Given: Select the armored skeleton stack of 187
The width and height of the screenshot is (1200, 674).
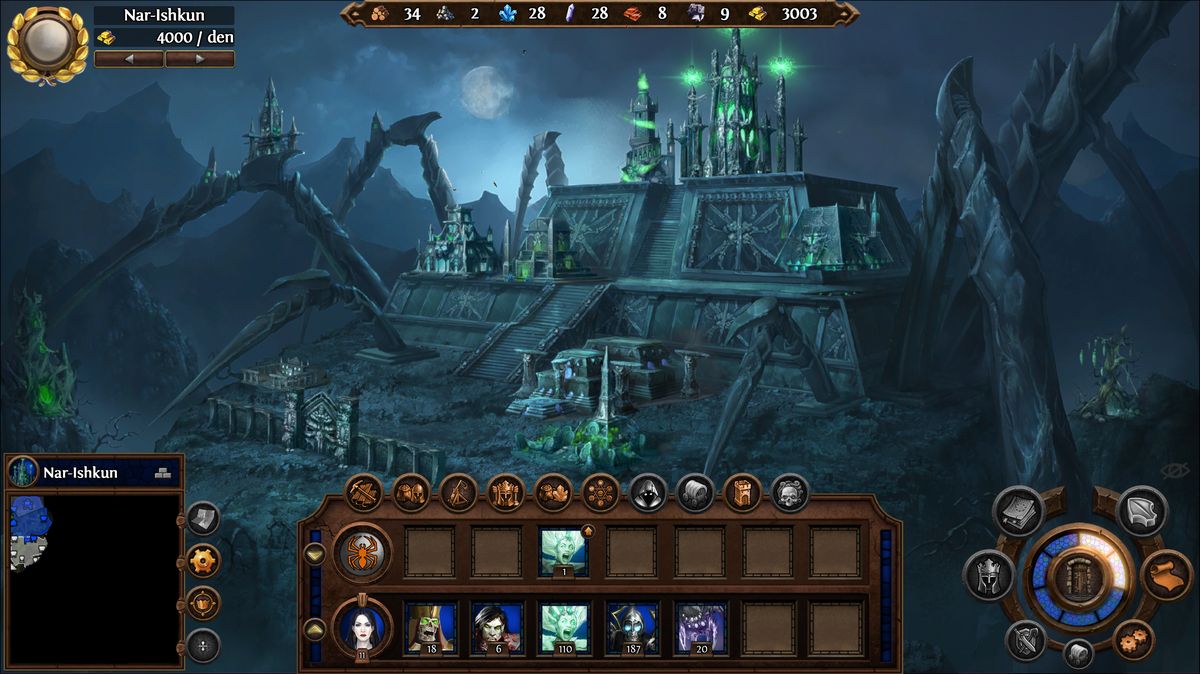Looking at the screenshot, I should point(632,627).
